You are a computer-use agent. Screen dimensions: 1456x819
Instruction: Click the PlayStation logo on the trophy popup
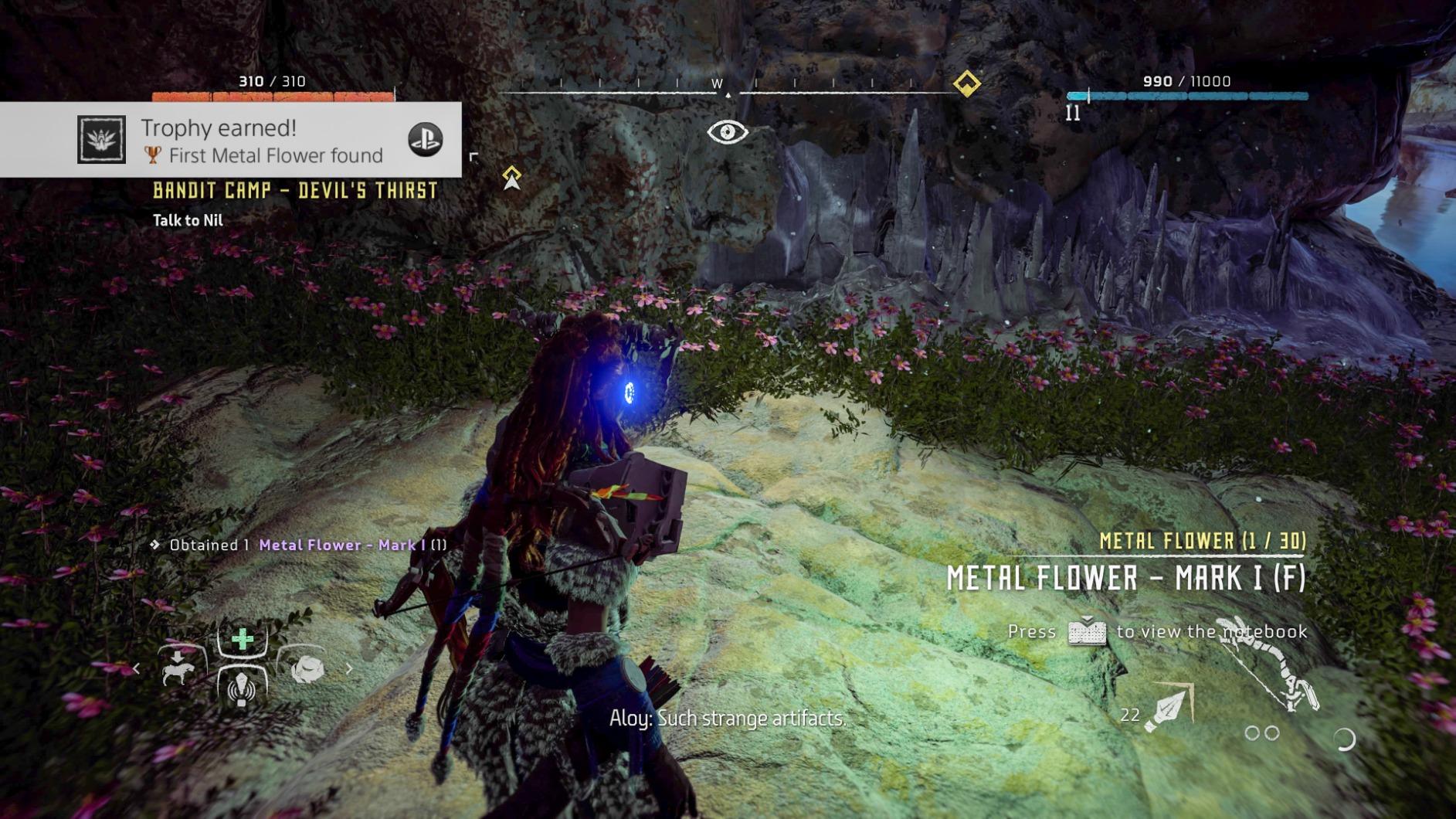click(425, 140)
